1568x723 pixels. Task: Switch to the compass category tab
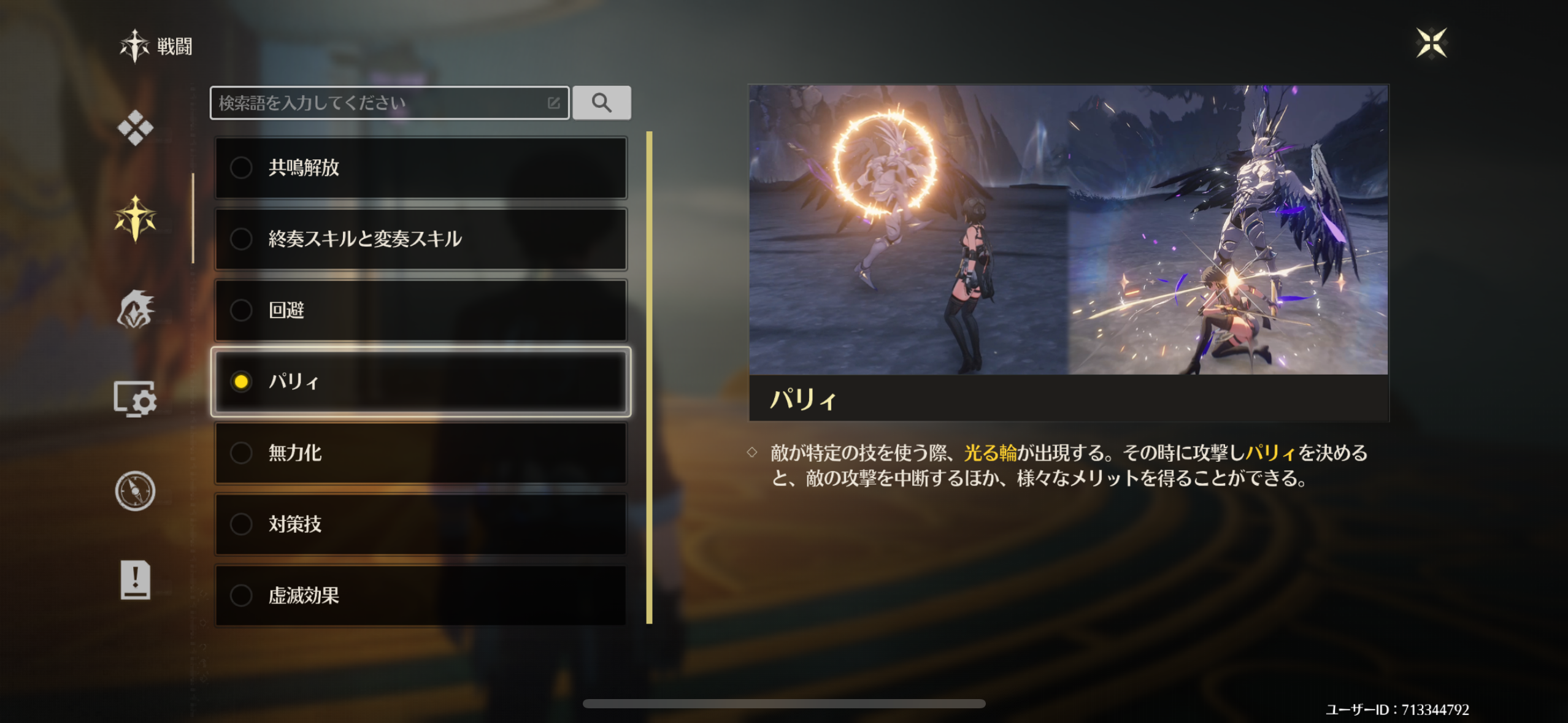coord(135,491)
